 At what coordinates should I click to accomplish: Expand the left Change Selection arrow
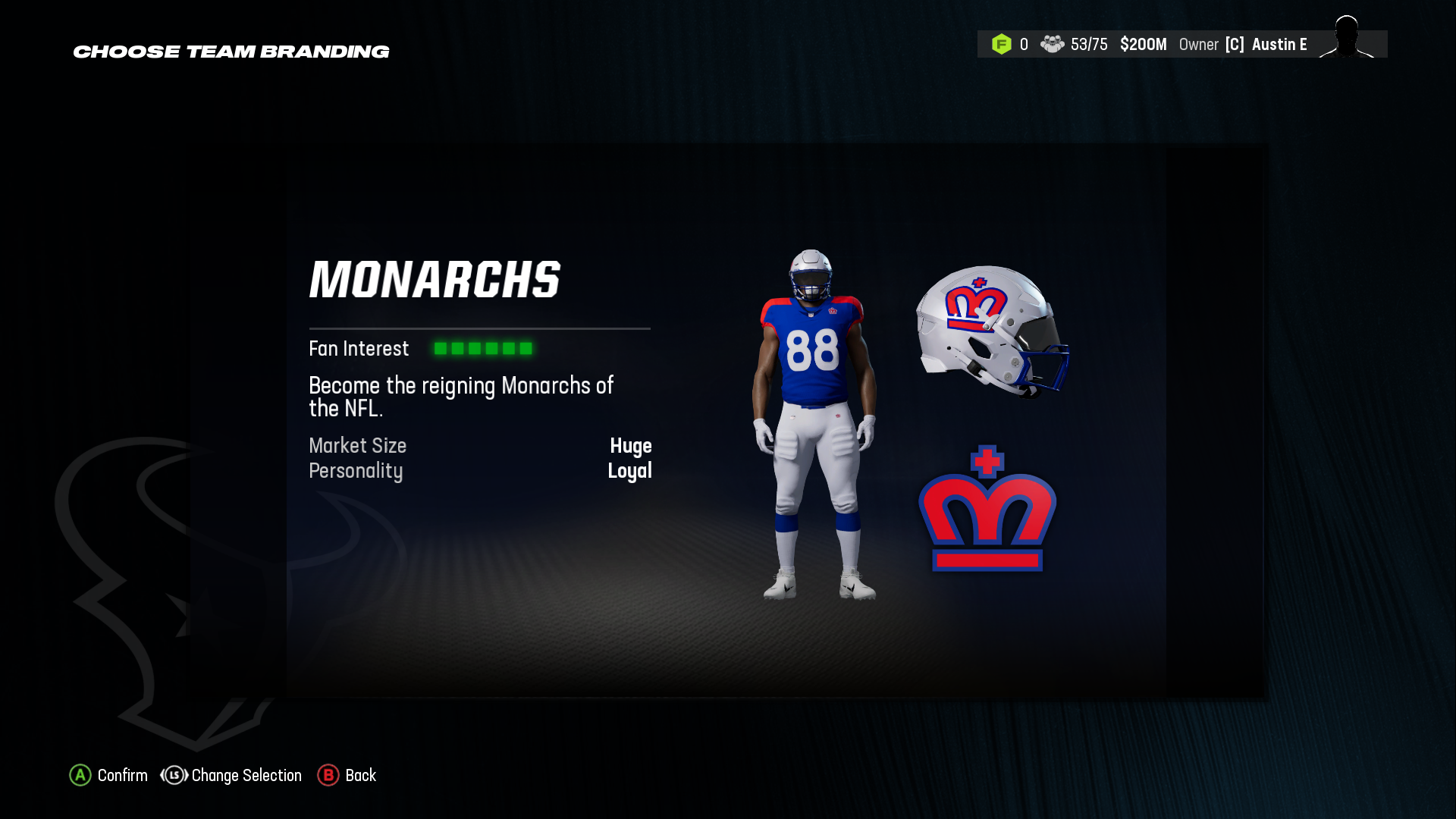point(164,775)
